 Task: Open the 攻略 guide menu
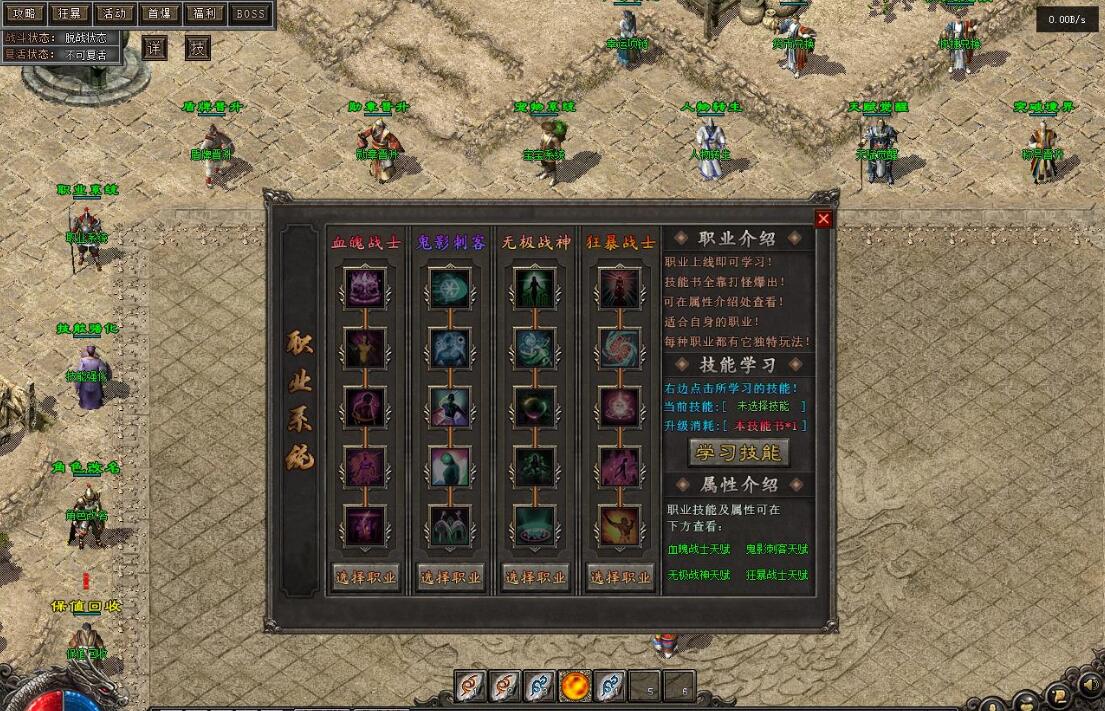point(24,14)
